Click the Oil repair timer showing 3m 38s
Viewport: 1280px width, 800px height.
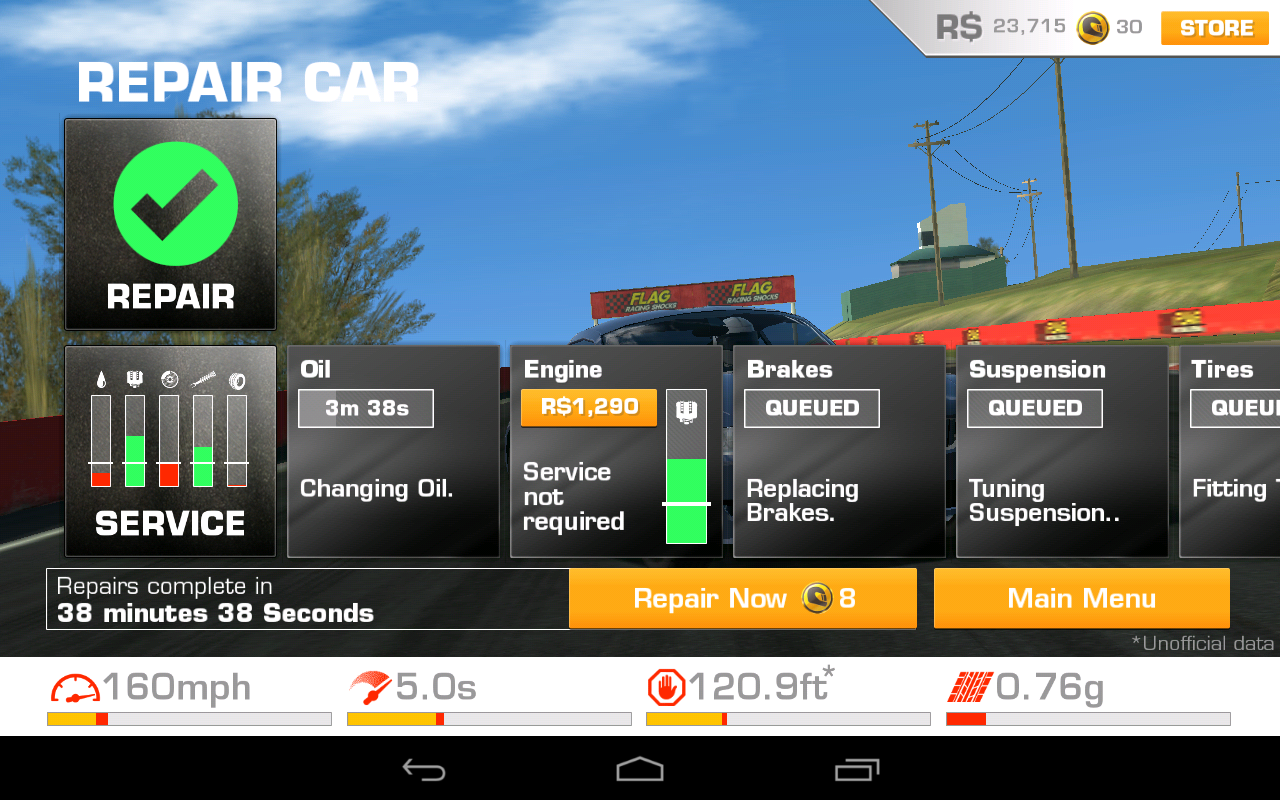tap(365, 408)
